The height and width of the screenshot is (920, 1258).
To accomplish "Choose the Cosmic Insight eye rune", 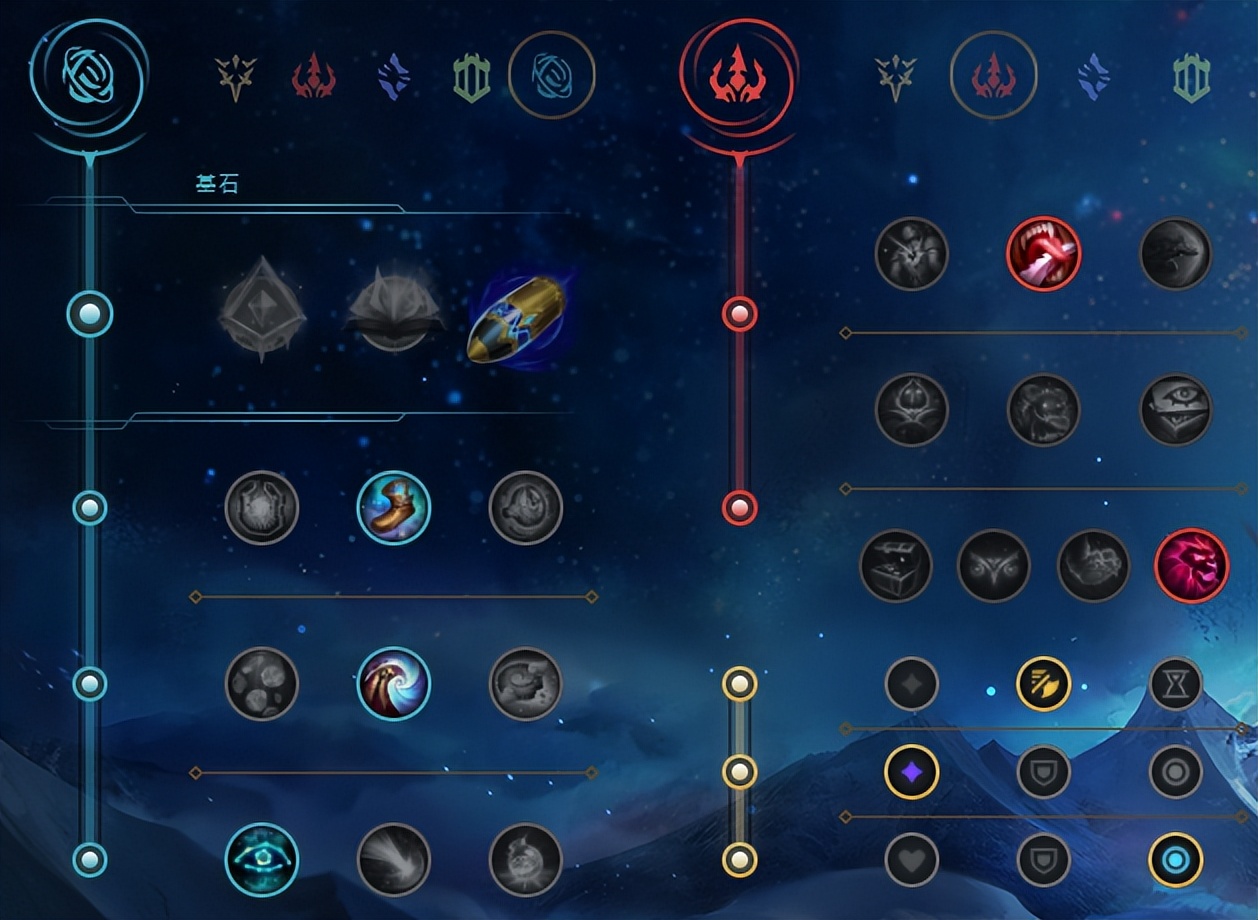I will [262, 860].
